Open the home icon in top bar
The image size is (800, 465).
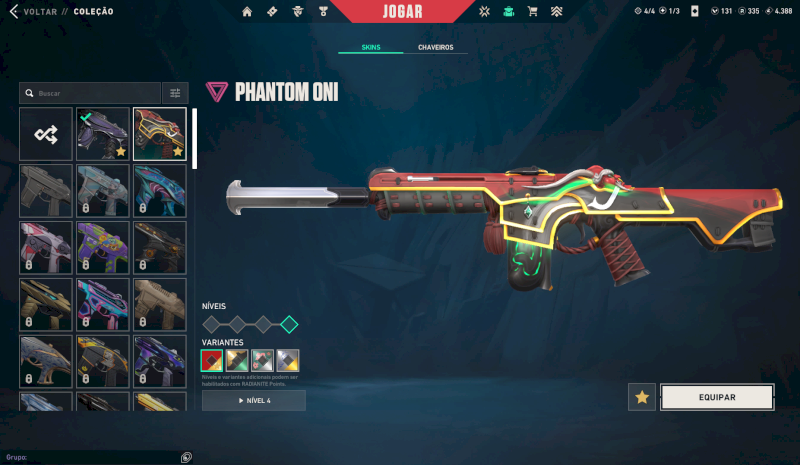click(247, 11)
